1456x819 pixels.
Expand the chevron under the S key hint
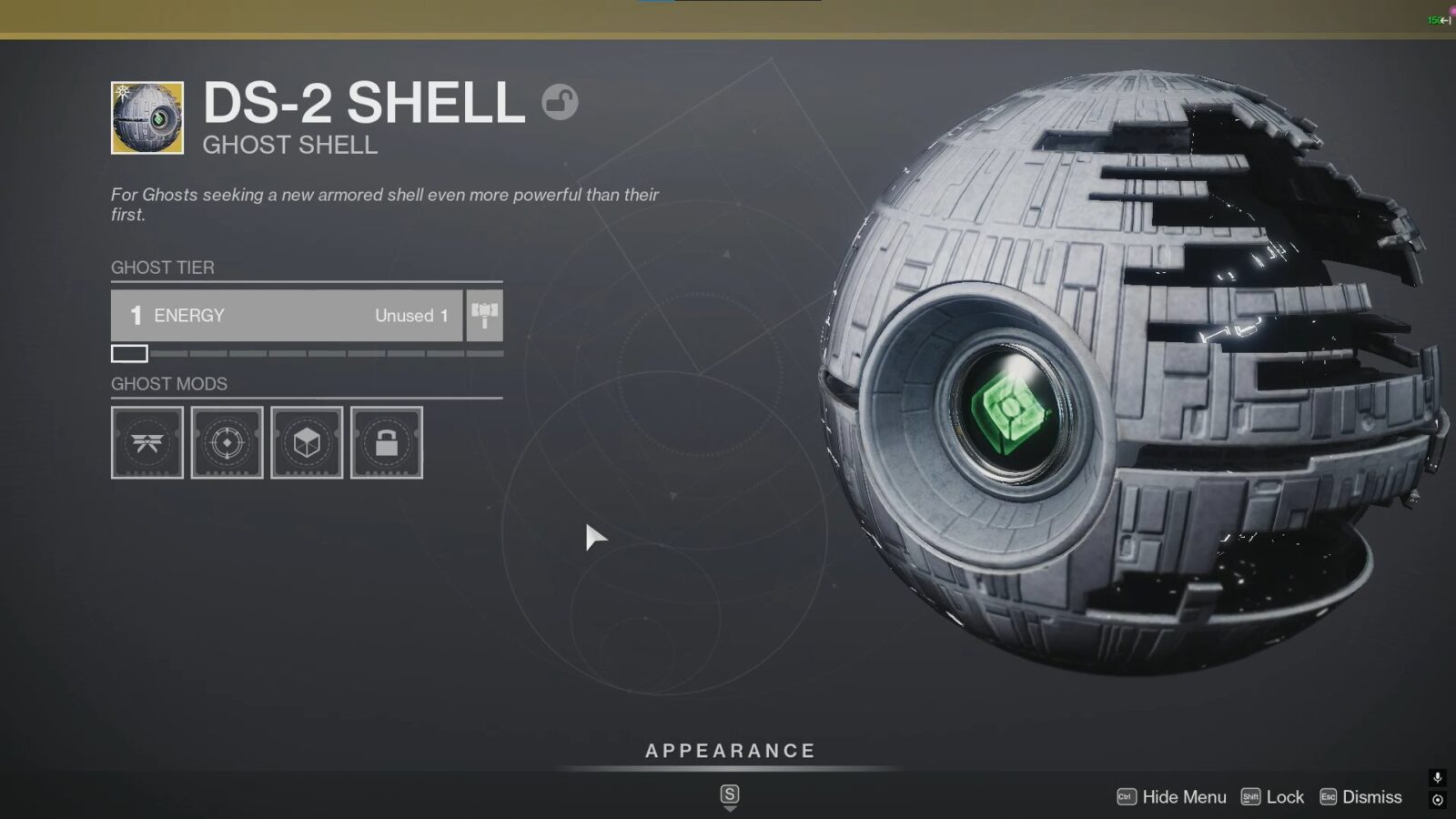tap(728, 810)
